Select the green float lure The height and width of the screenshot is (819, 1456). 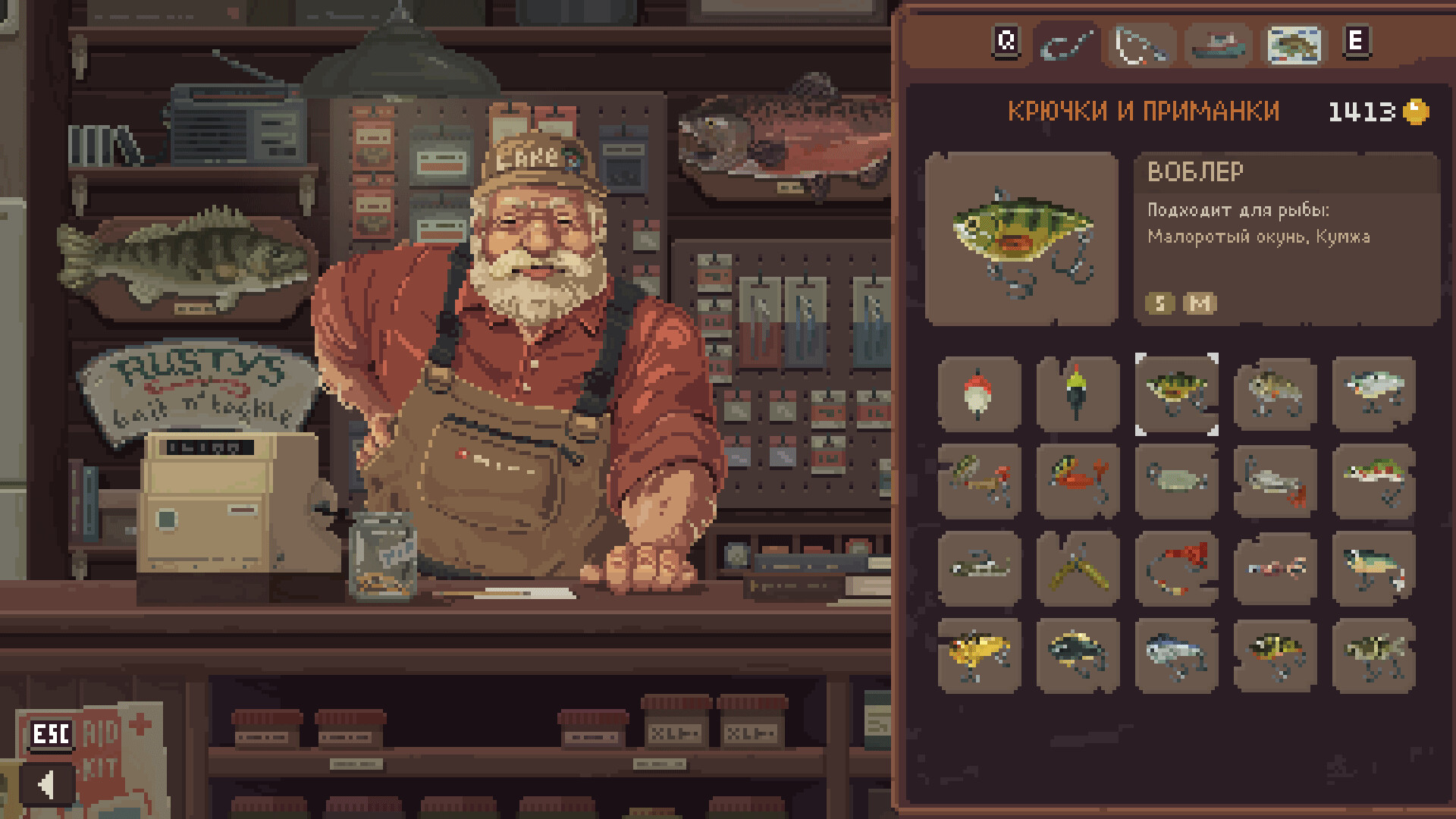point(1078,392)
